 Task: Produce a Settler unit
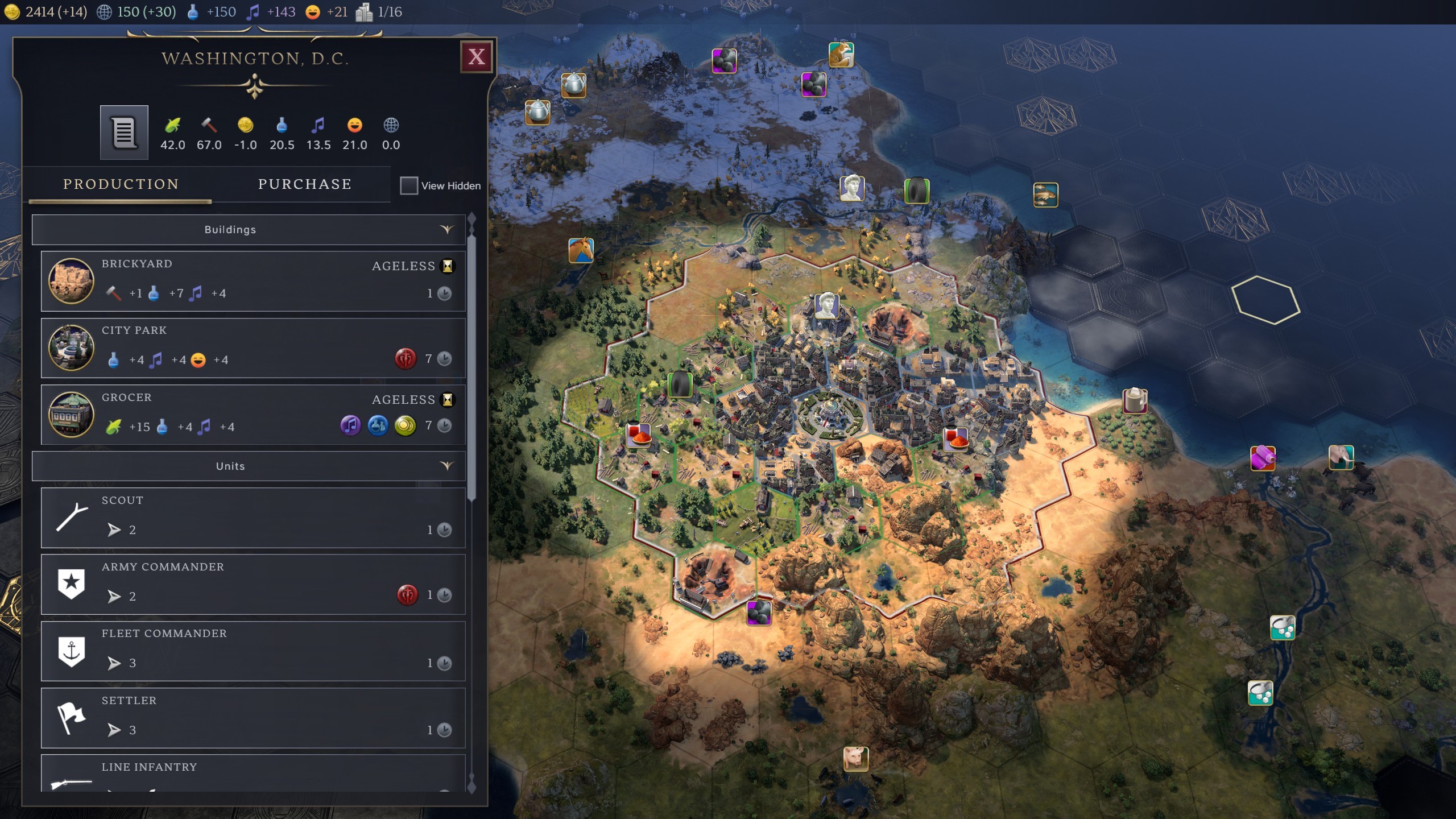click(253, 718)
